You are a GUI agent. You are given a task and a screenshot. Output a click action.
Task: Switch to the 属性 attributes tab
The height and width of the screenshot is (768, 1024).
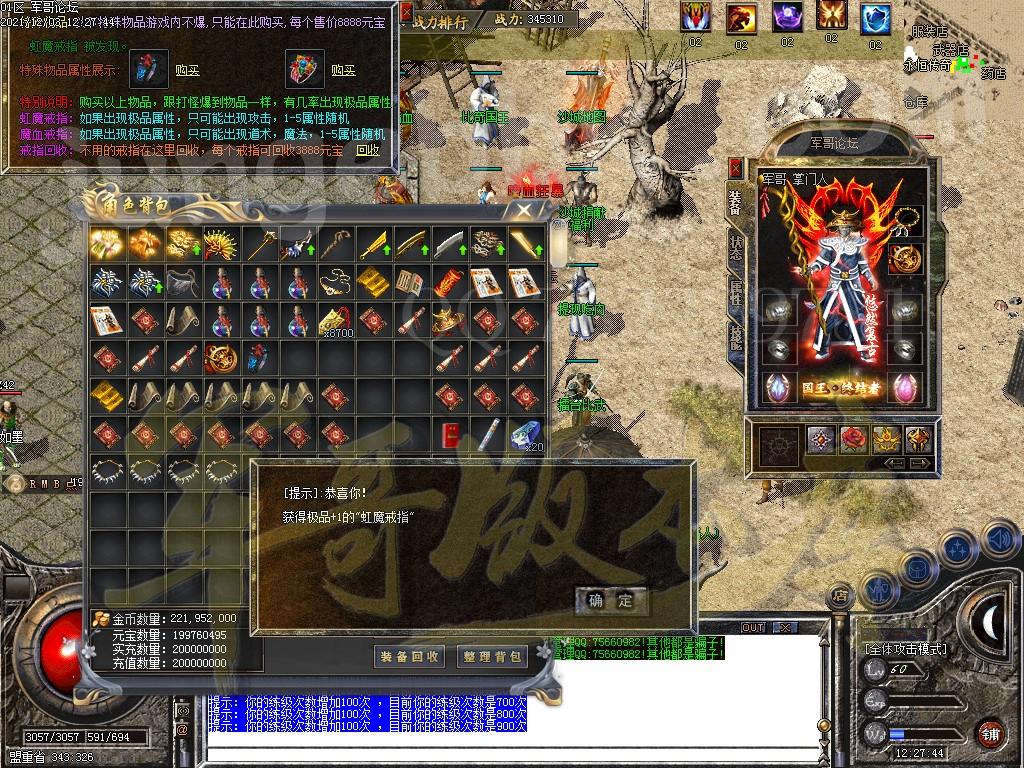coord(736,293)
